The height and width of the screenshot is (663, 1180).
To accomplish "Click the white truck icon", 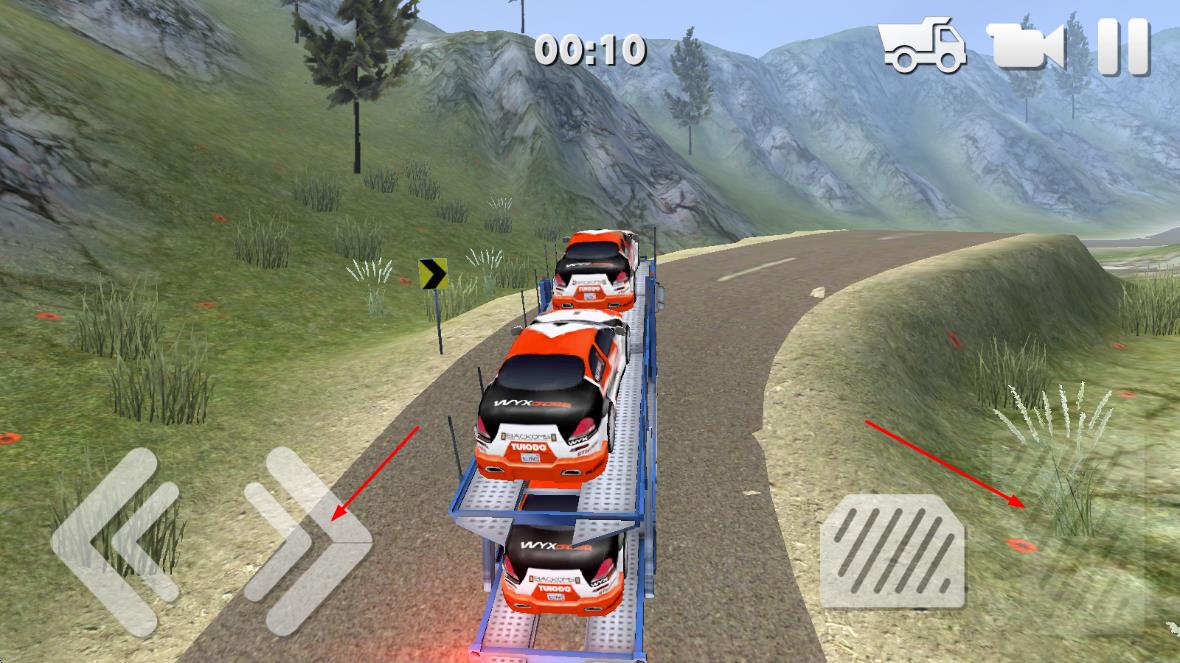I will [x=922, y=46].
